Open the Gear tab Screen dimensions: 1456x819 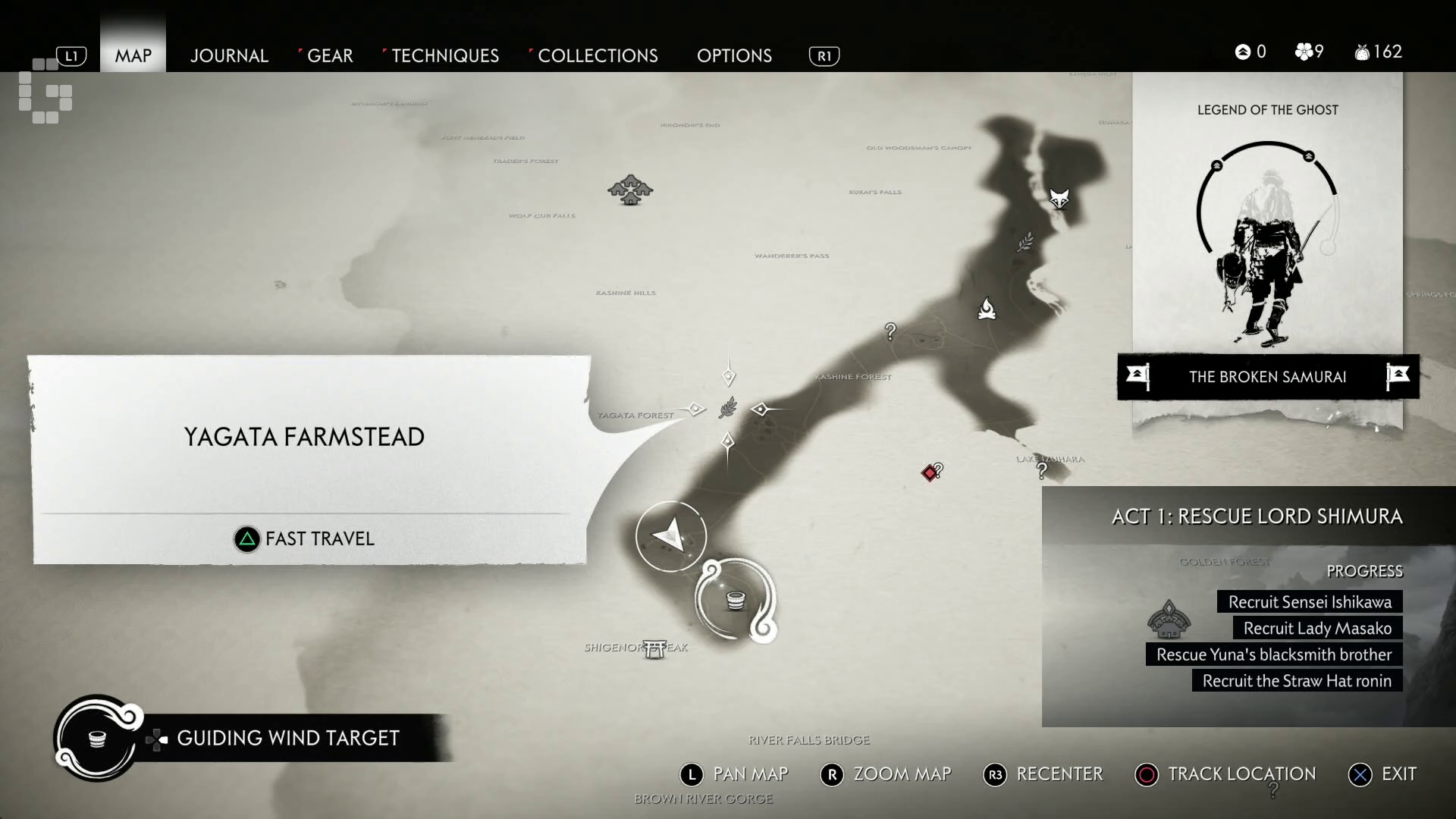tap(330, 55)
